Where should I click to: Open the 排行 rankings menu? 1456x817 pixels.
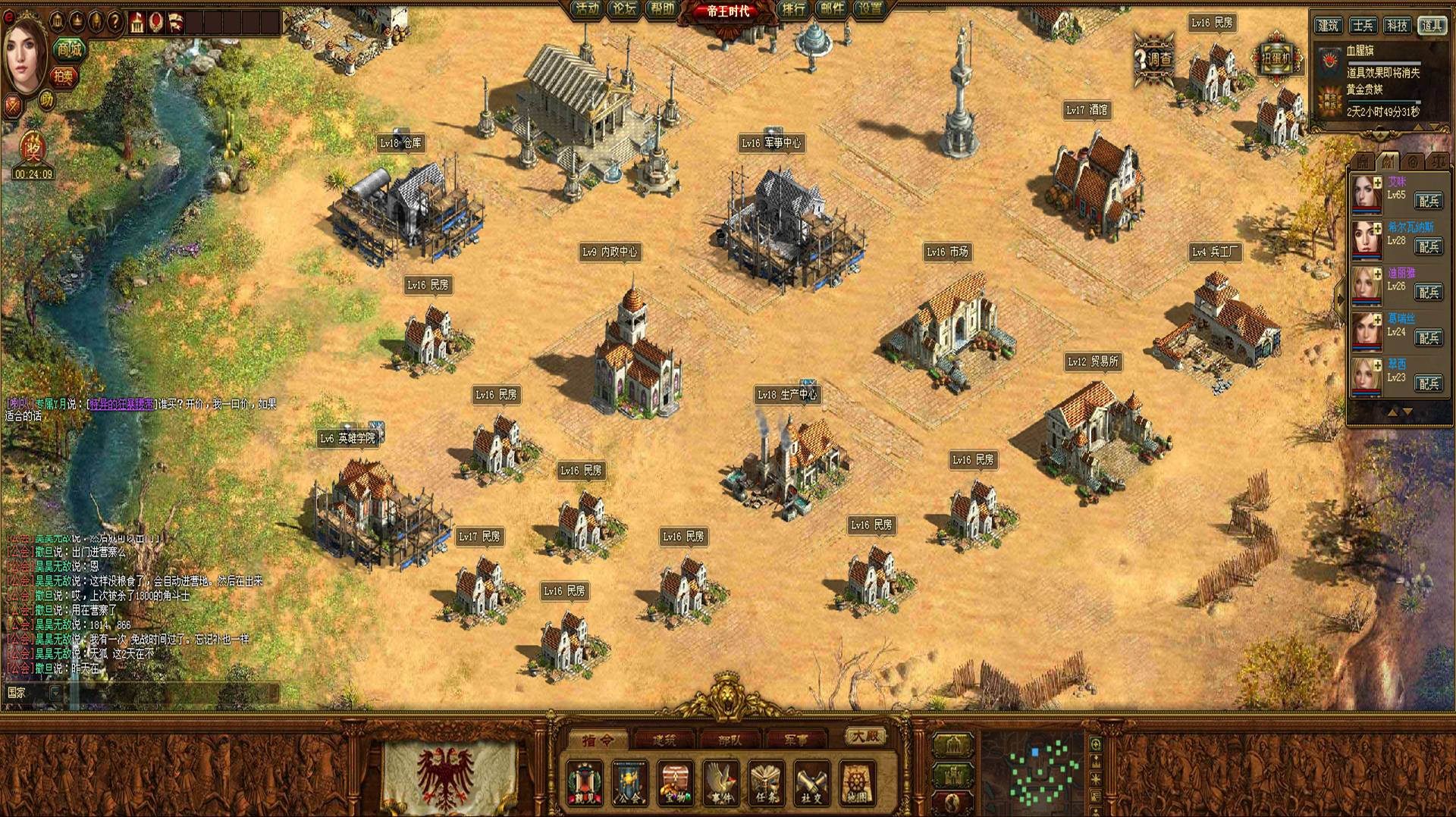point(793,9)
